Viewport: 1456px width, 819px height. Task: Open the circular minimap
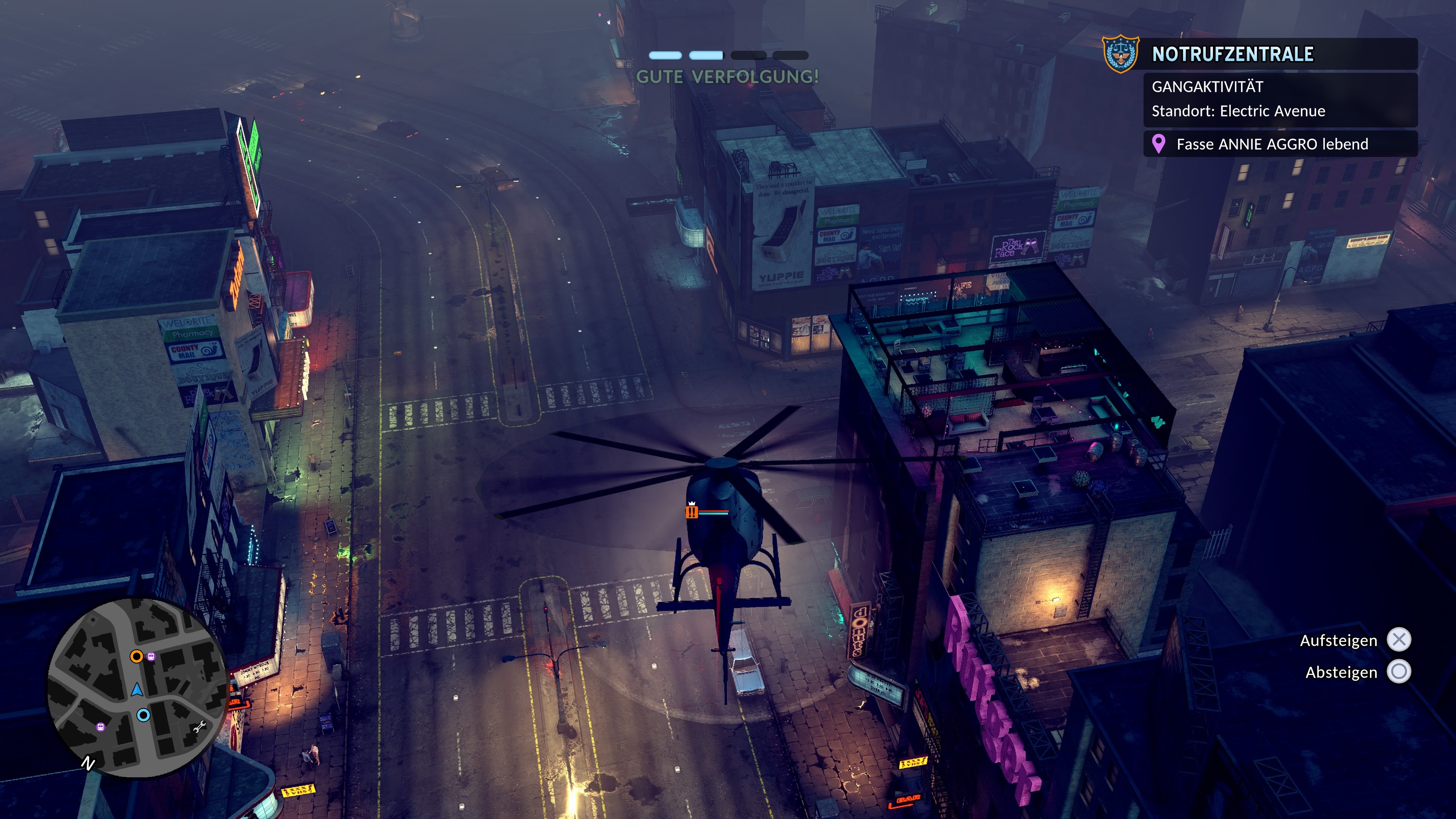coord(137,686)
